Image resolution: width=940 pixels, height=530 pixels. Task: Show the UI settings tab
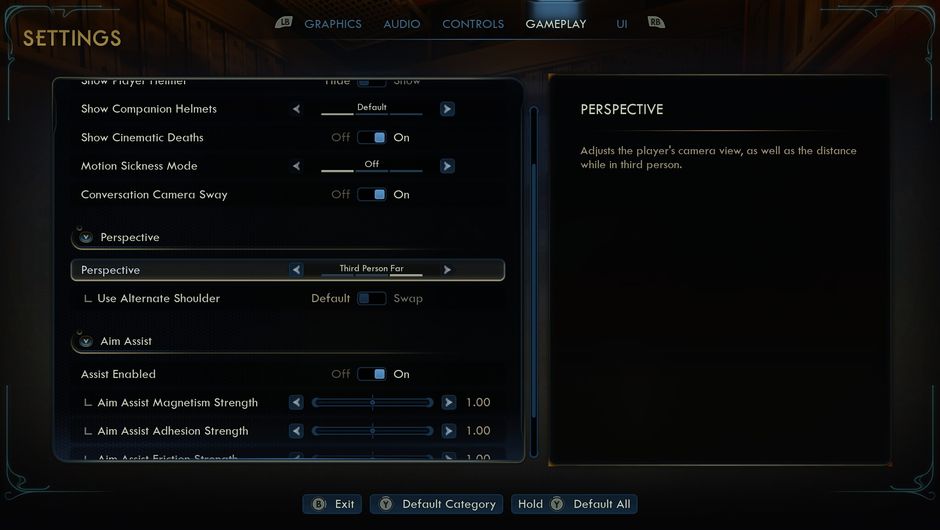pos(622,24)
